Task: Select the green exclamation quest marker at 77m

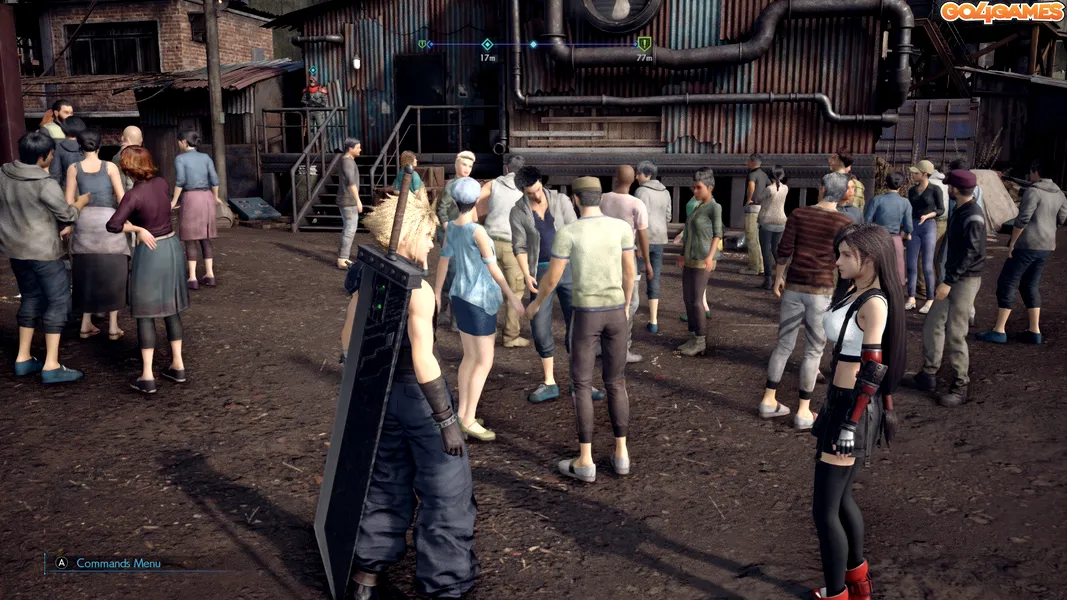Action: [644, 44]
